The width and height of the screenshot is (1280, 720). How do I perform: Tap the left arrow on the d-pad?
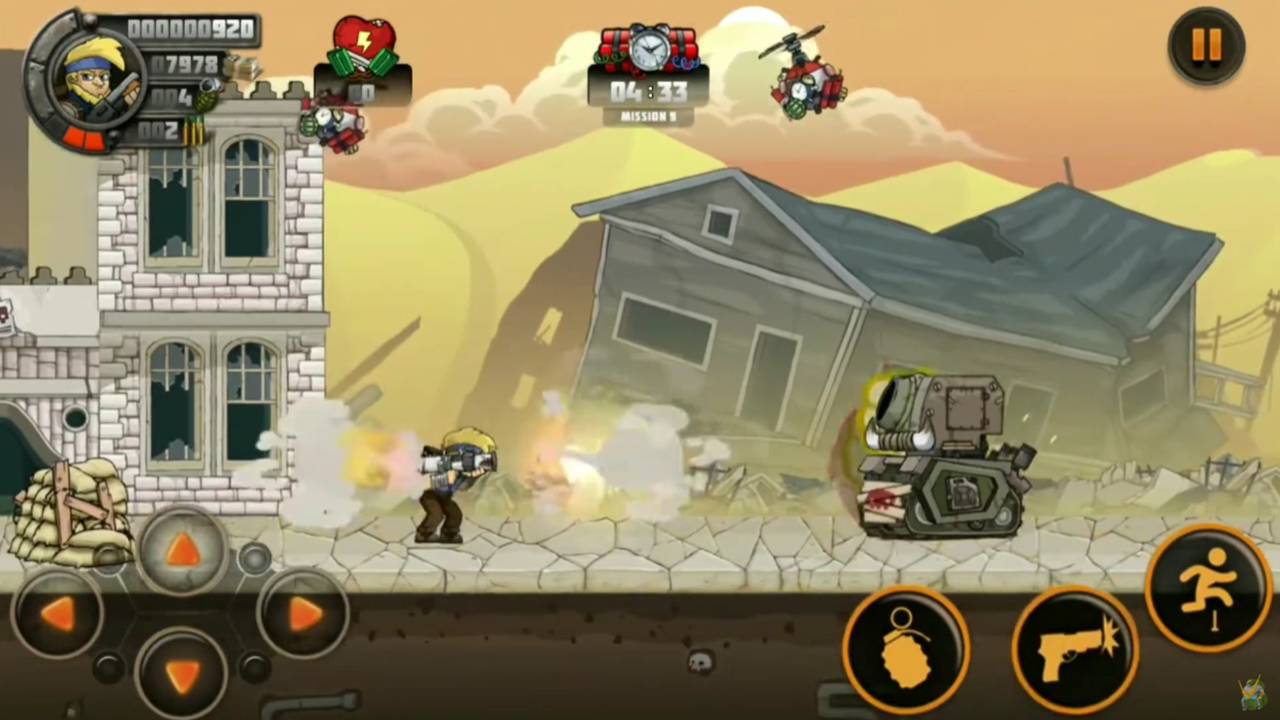pyautogui.click(x=57, y=614)
